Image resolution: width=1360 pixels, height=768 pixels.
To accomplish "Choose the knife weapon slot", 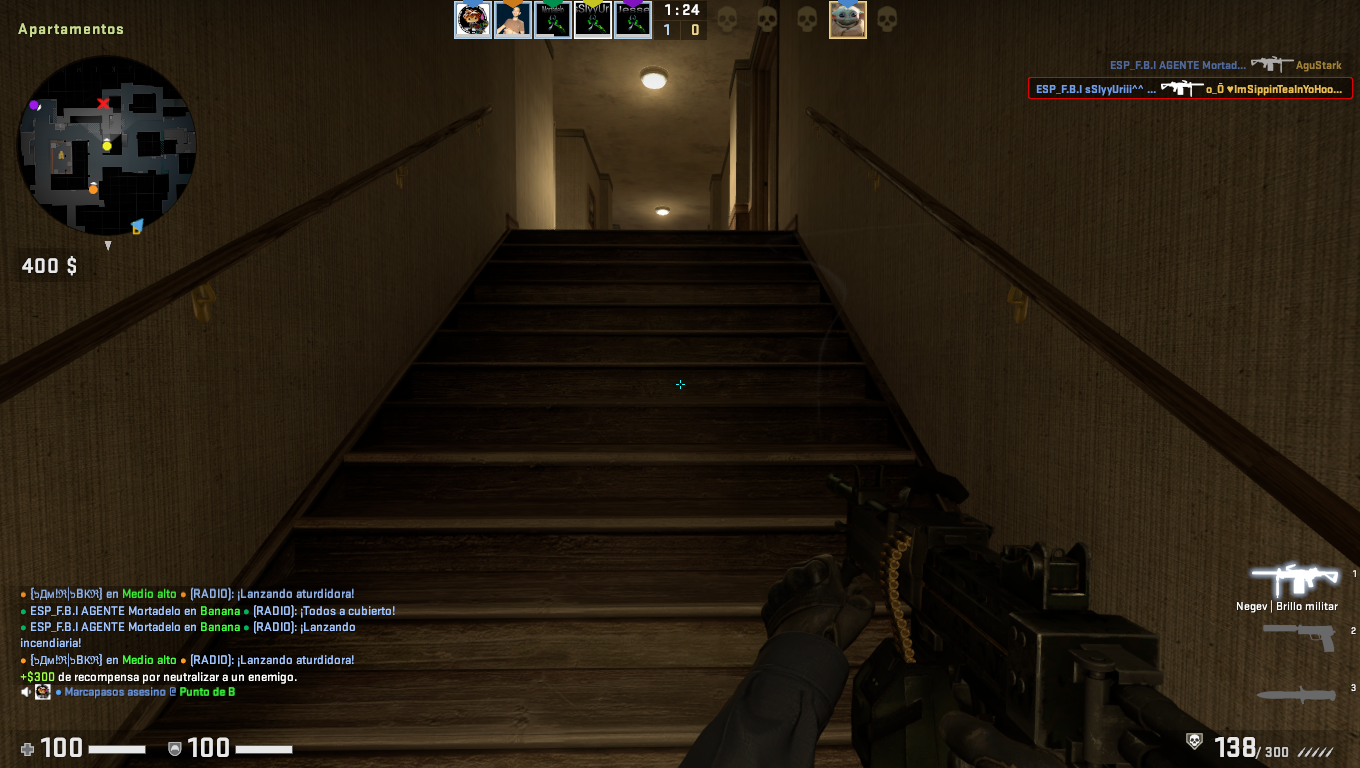I will tap(1296, 694).
